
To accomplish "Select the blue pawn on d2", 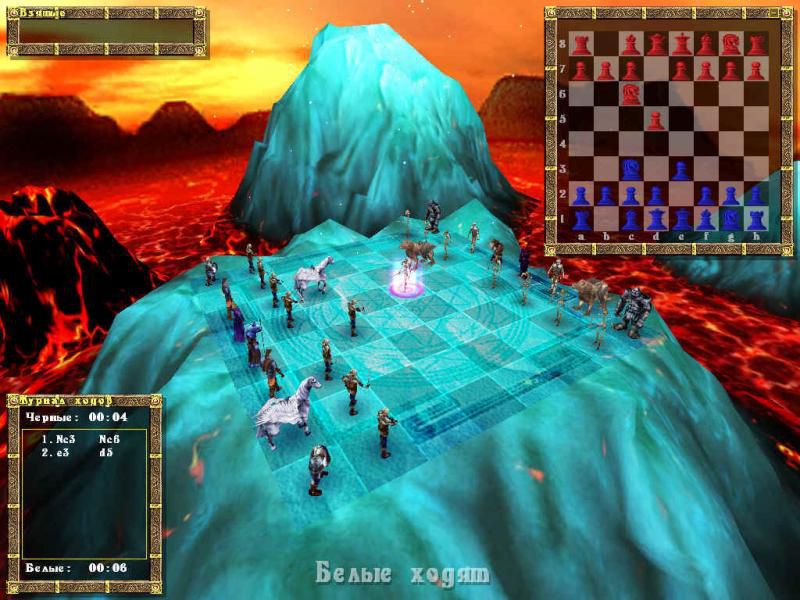I will (x=656, y=194).
